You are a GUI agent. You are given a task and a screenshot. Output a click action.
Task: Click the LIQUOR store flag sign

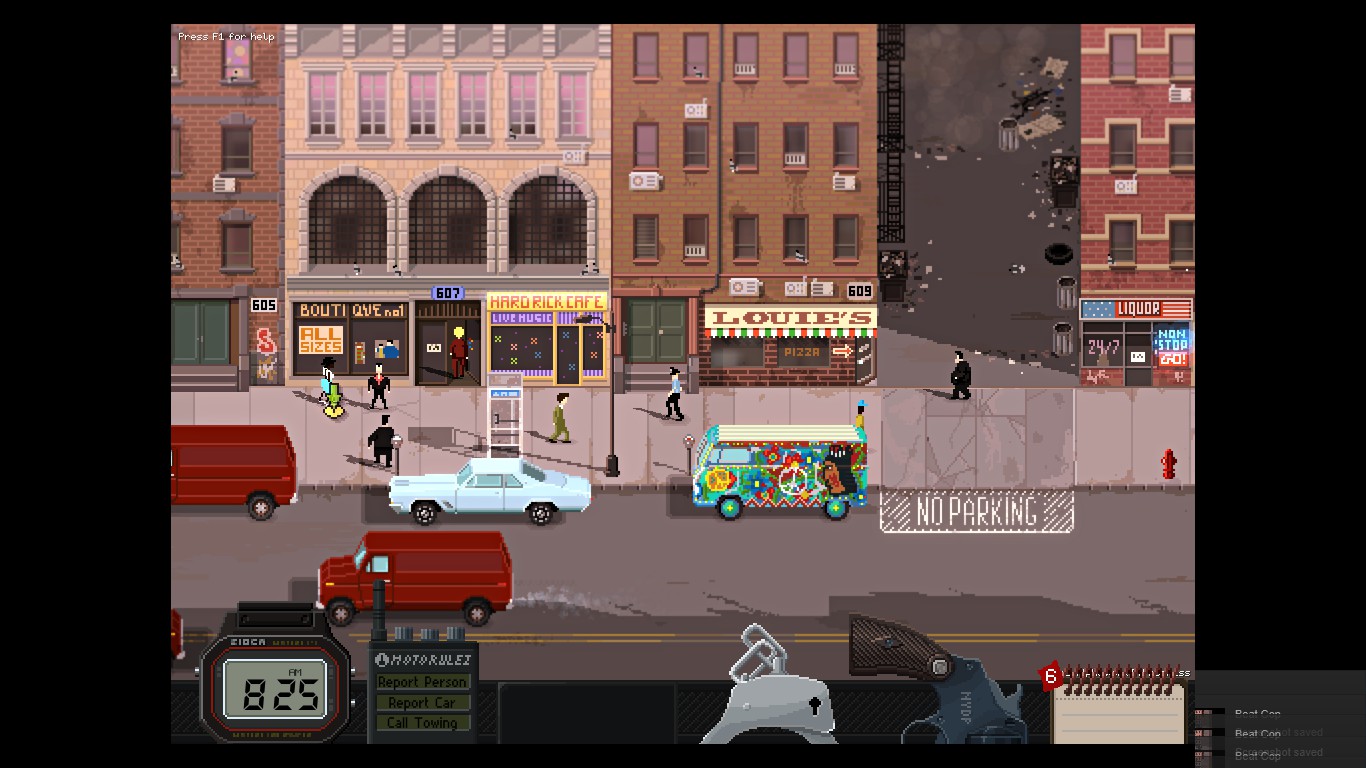[x=1136, y=308]
